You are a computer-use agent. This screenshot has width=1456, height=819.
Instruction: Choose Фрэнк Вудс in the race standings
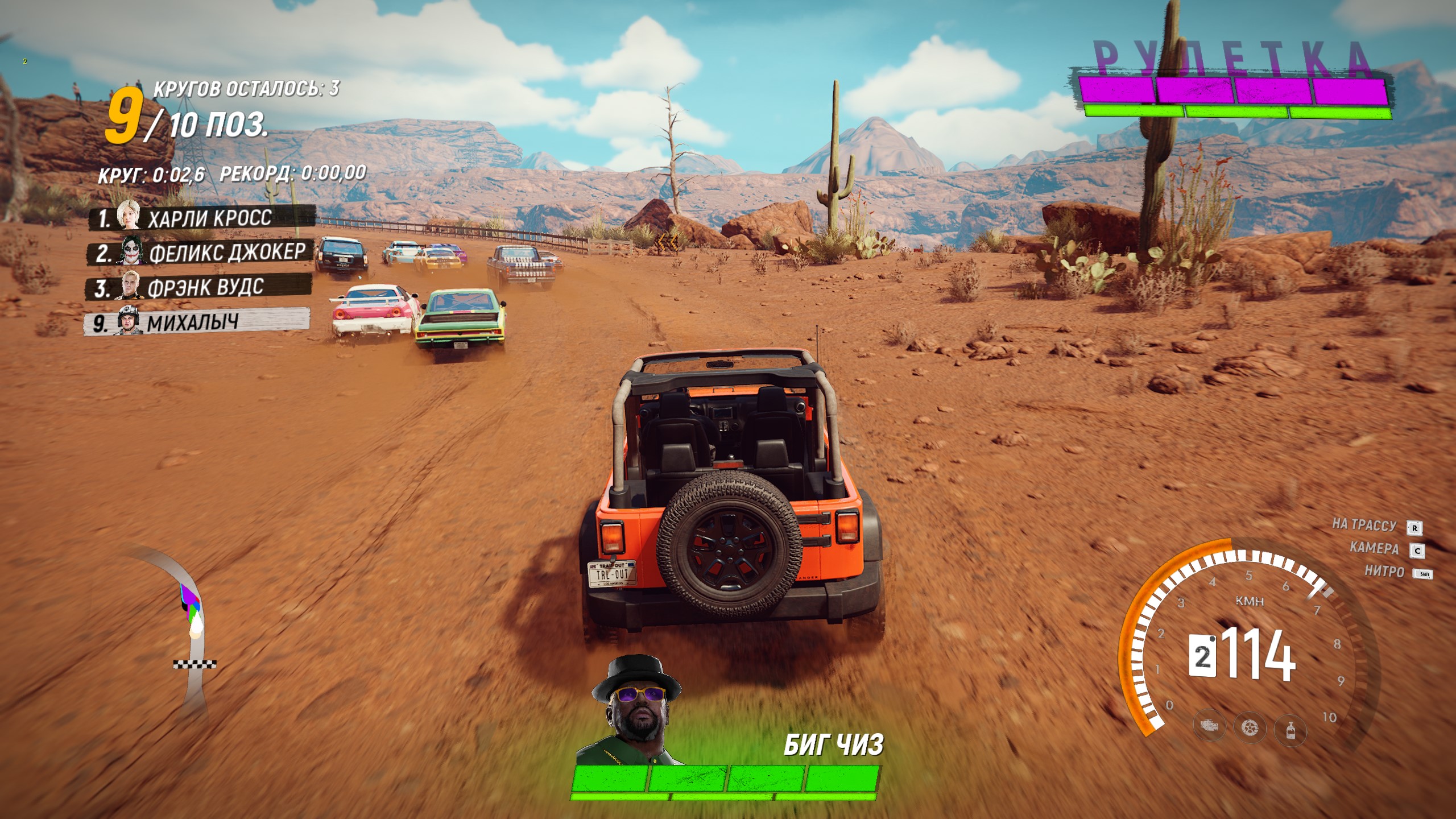(198, 287)
